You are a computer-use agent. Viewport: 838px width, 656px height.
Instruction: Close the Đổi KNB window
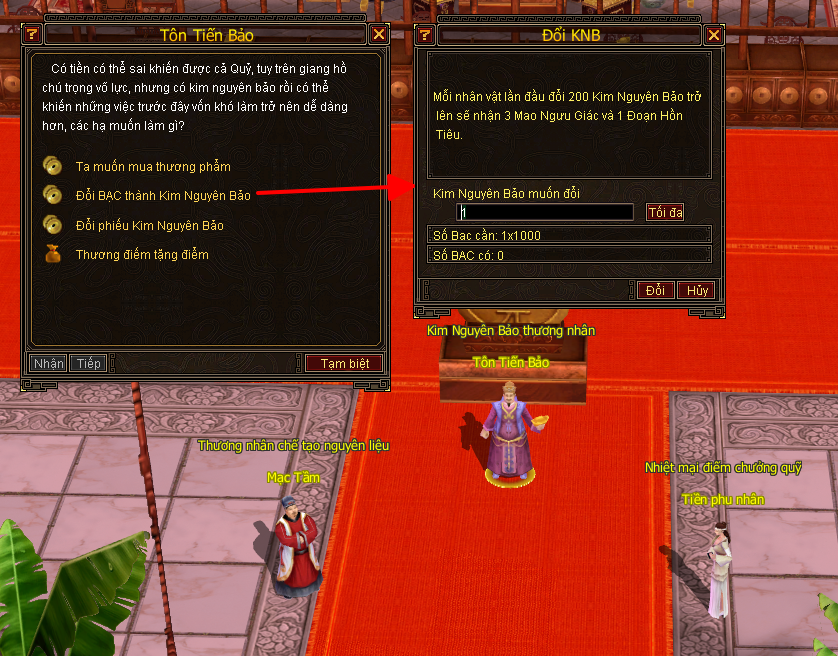point(713,35)
